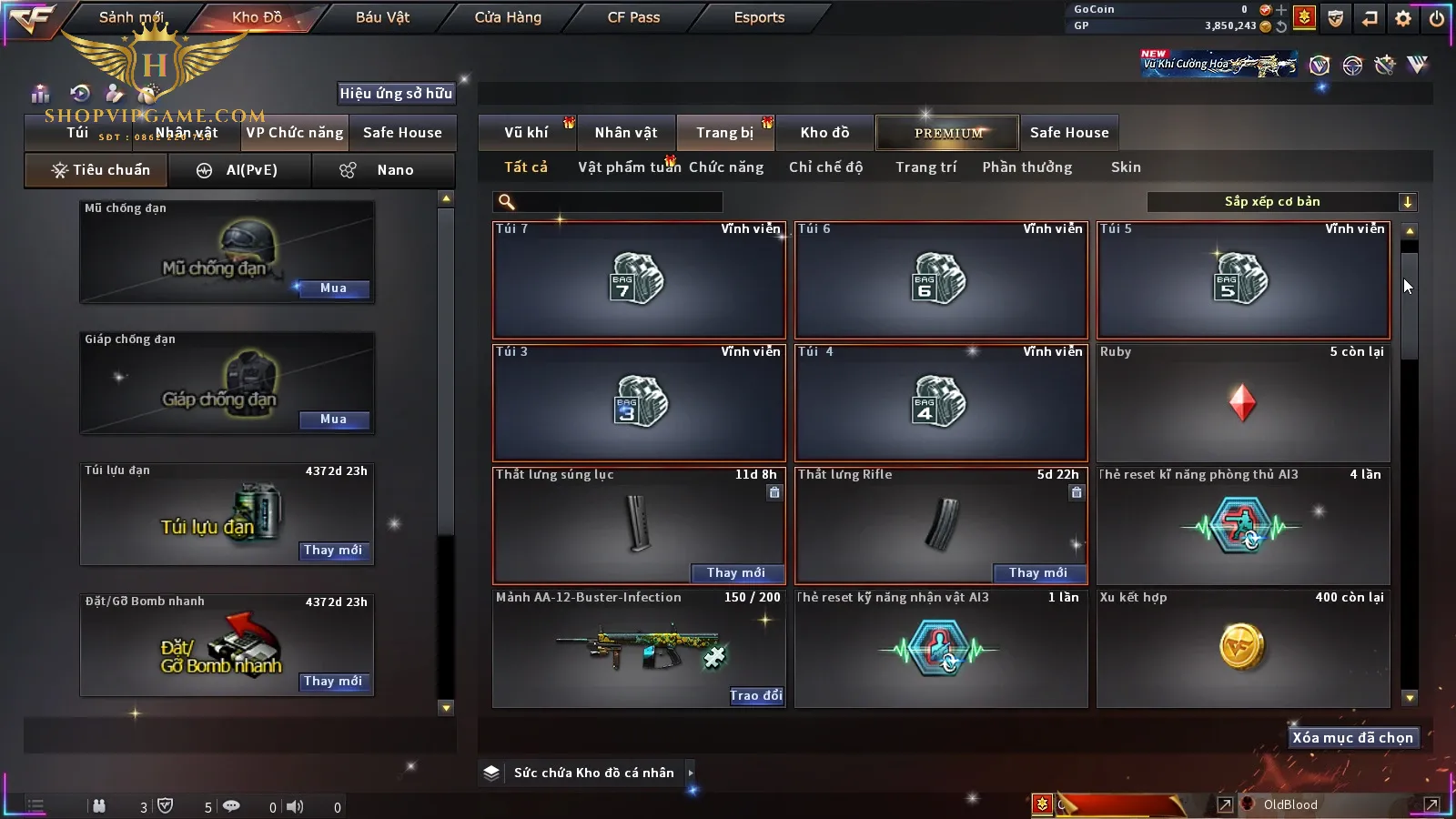
Task: Select the PREMIUM inventory tab
Action: pos(948,133)
